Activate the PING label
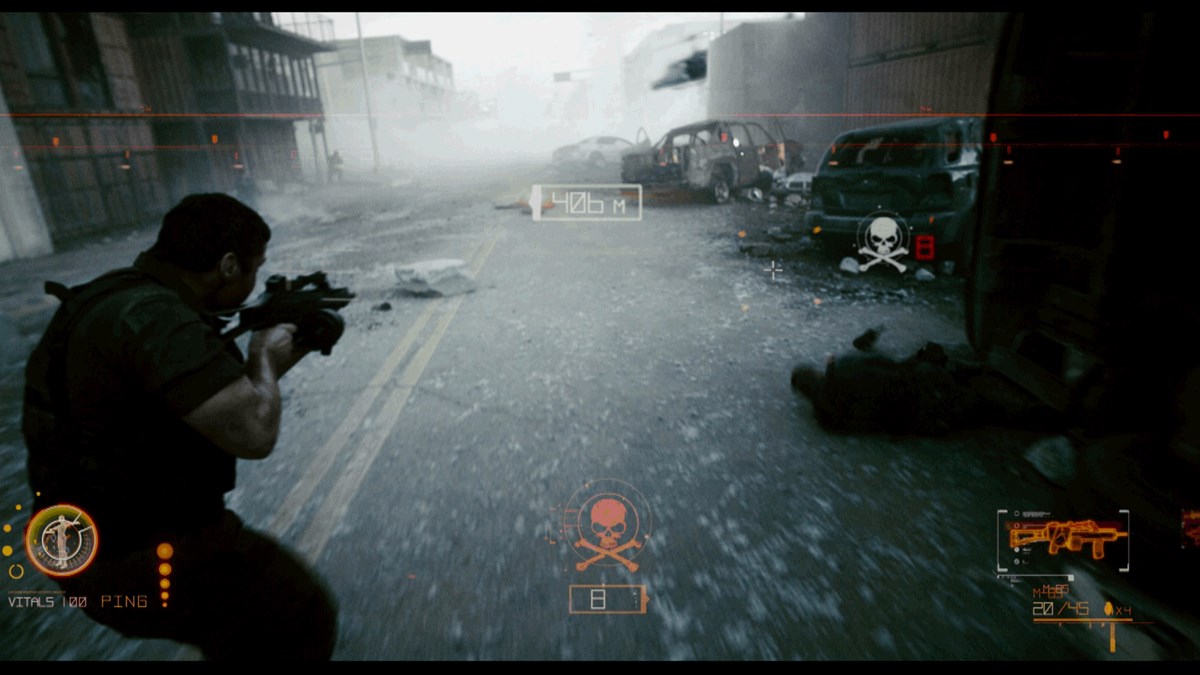 [124, 601]
